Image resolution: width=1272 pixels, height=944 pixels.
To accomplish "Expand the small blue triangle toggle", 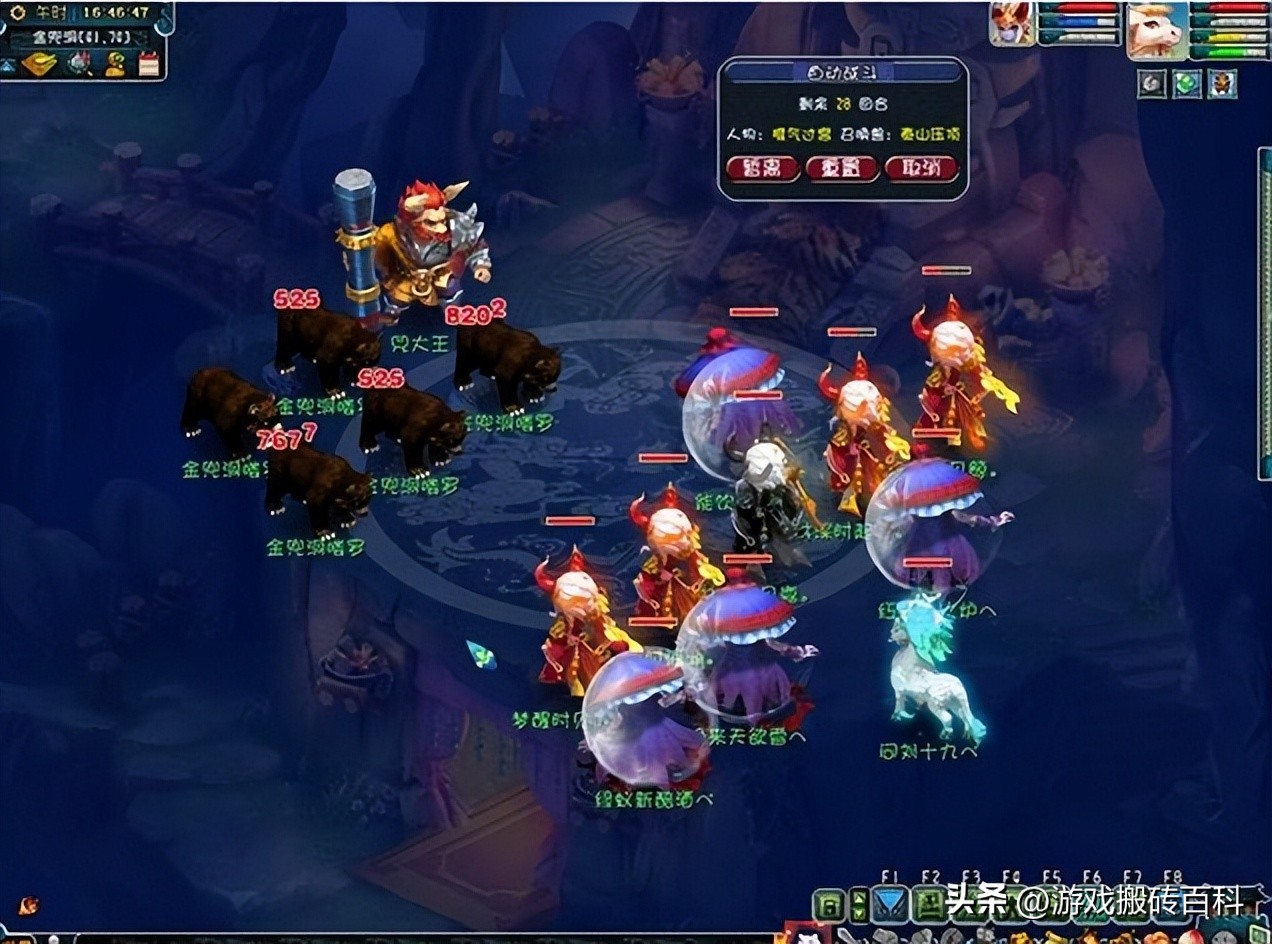I will coord(7,65).
